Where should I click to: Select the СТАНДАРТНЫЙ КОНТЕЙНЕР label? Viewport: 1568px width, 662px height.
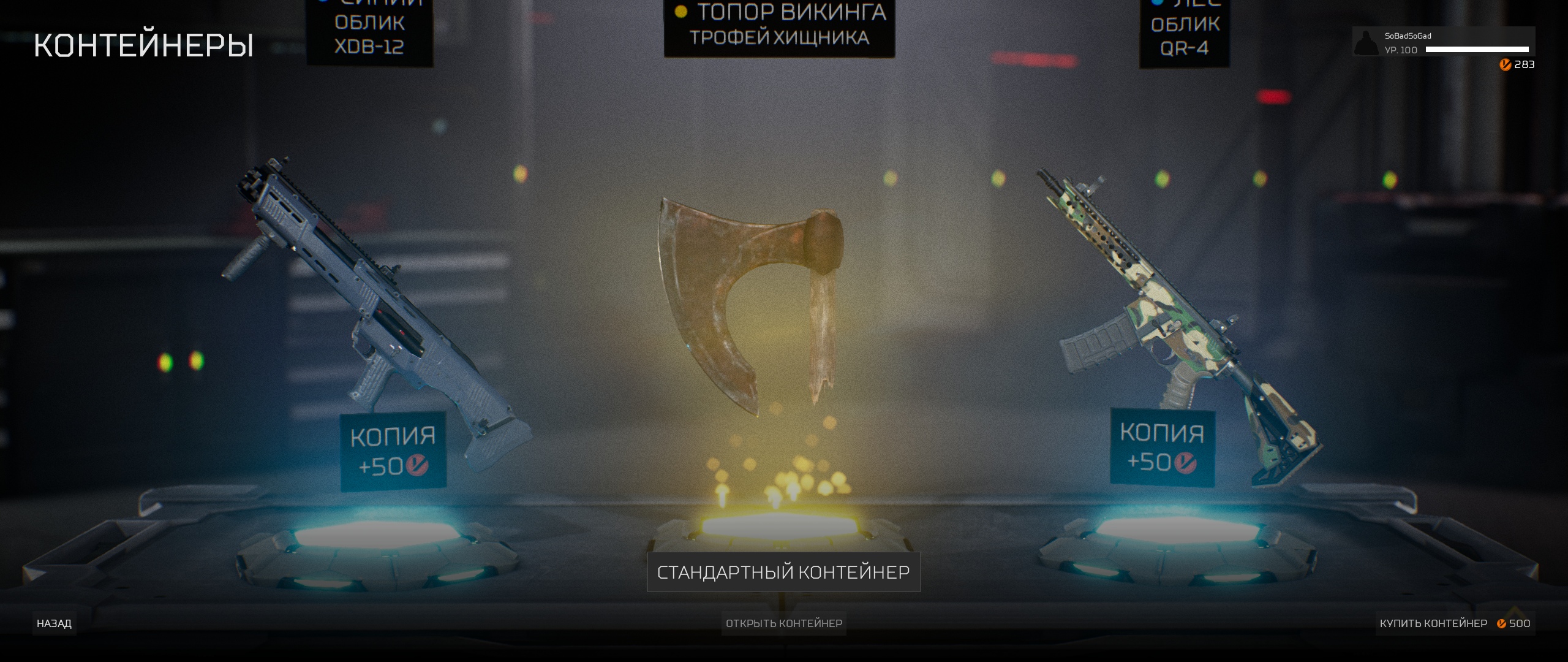(x=783, y=572)
